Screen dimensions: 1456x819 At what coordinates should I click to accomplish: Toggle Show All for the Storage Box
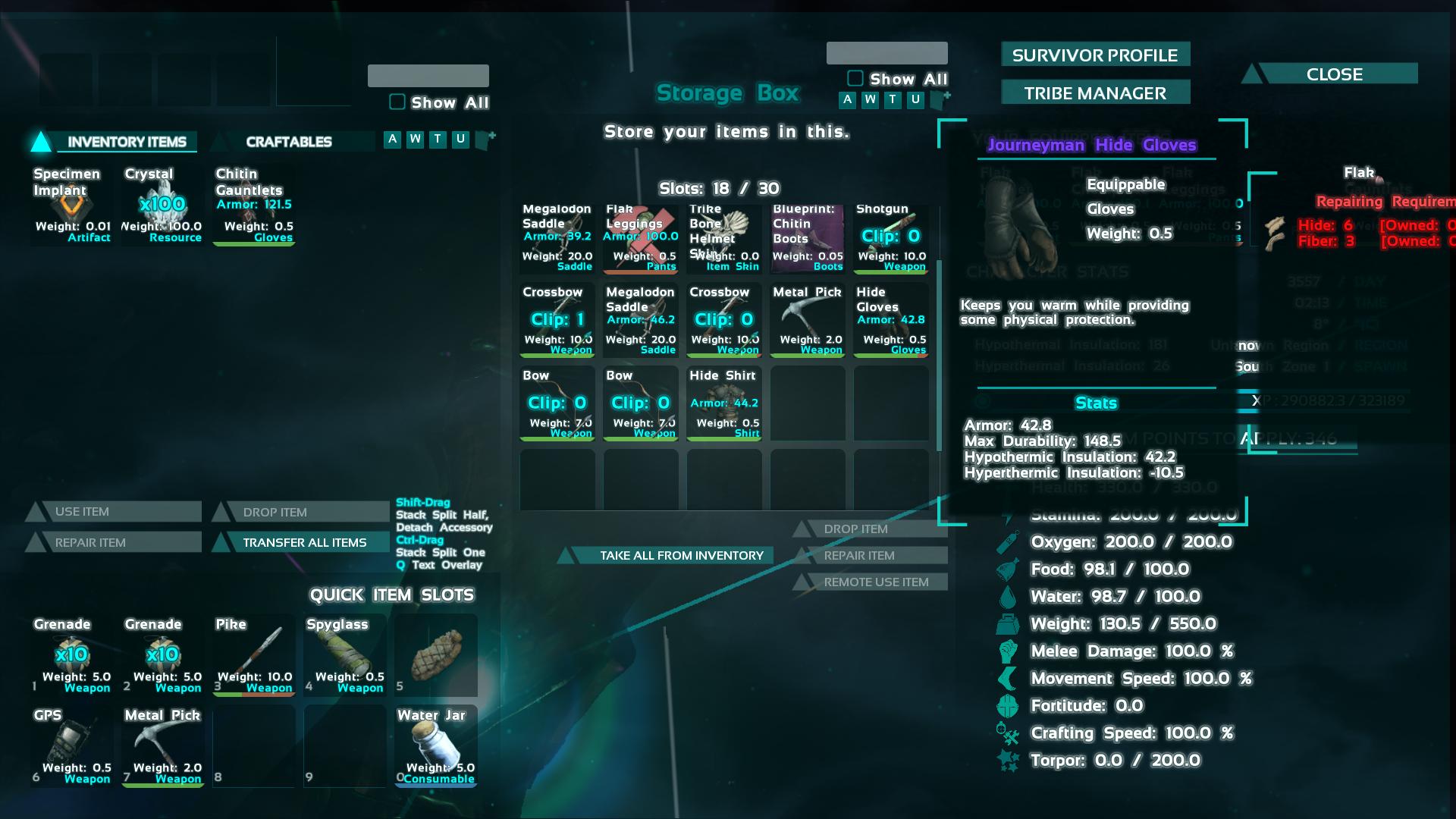(x=855, y=78)
